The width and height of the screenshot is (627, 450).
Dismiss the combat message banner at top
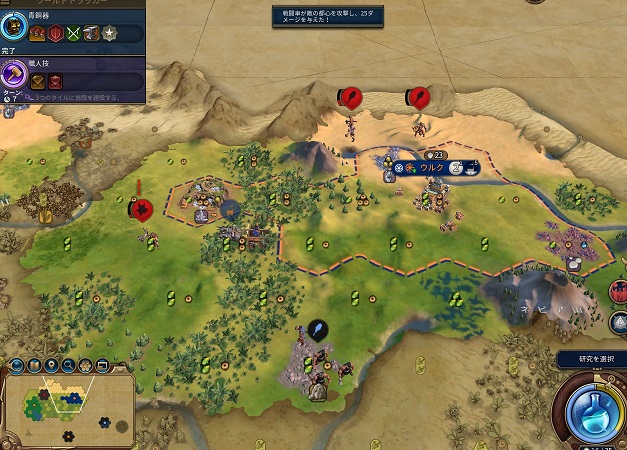point(326,17)
